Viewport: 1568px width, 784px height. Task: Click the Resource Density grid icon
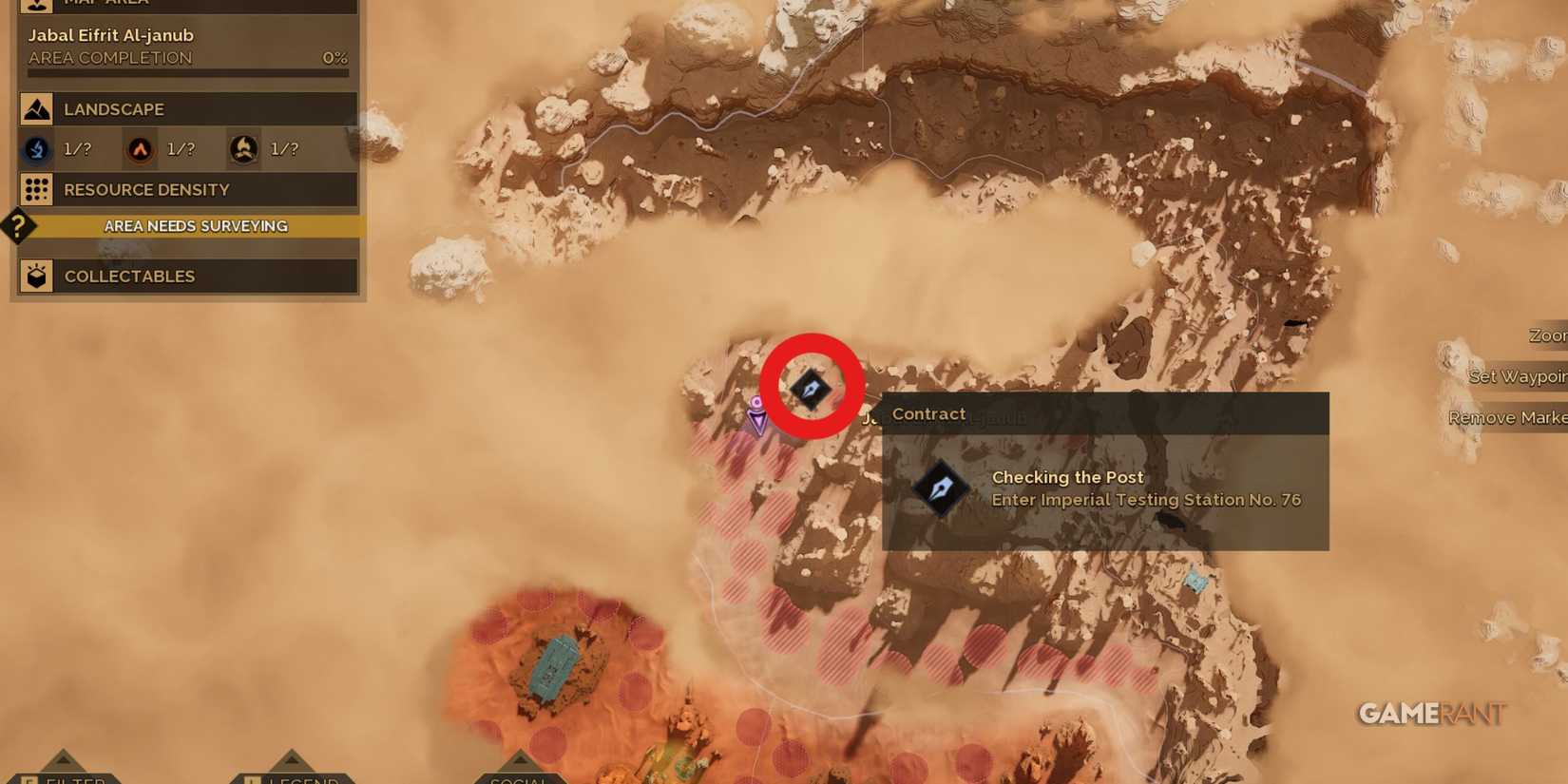coord(36,190)
